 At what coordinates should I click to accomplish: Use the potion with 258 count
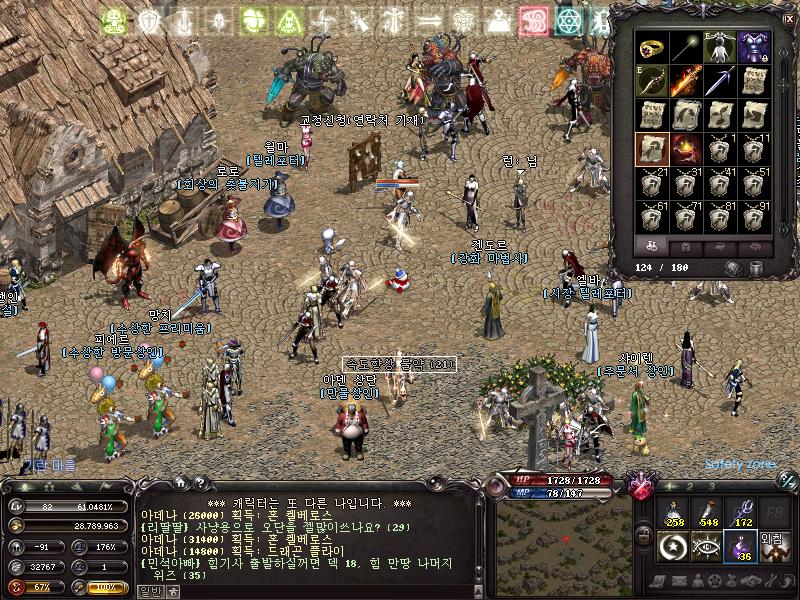pyautogui.click(x=675, y=513)
